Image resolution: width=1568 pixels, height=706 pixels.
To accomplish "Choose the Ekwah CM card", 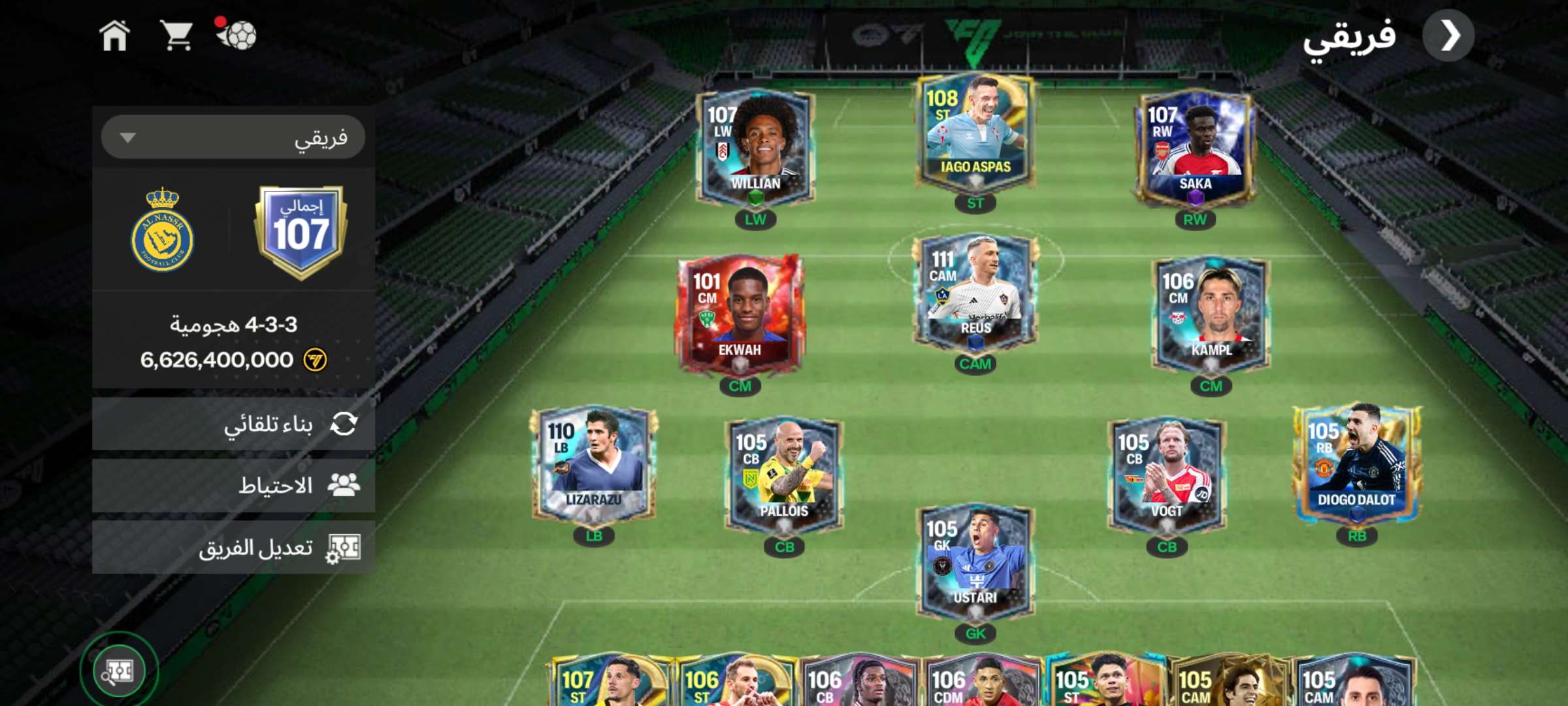I will [740, 315].
